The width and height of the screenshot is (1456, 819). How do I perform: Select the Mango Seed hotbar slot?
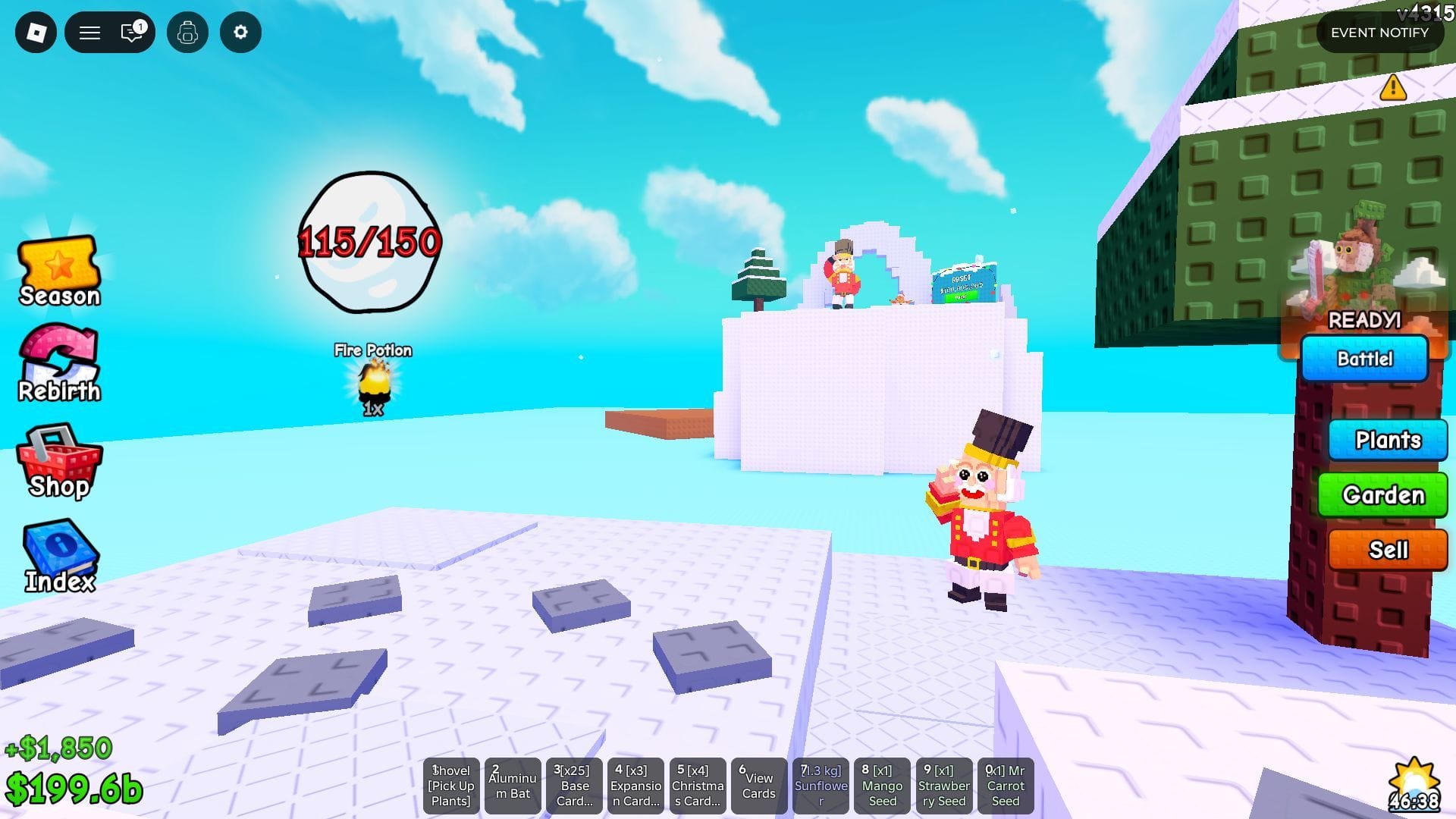coord(882,786)
